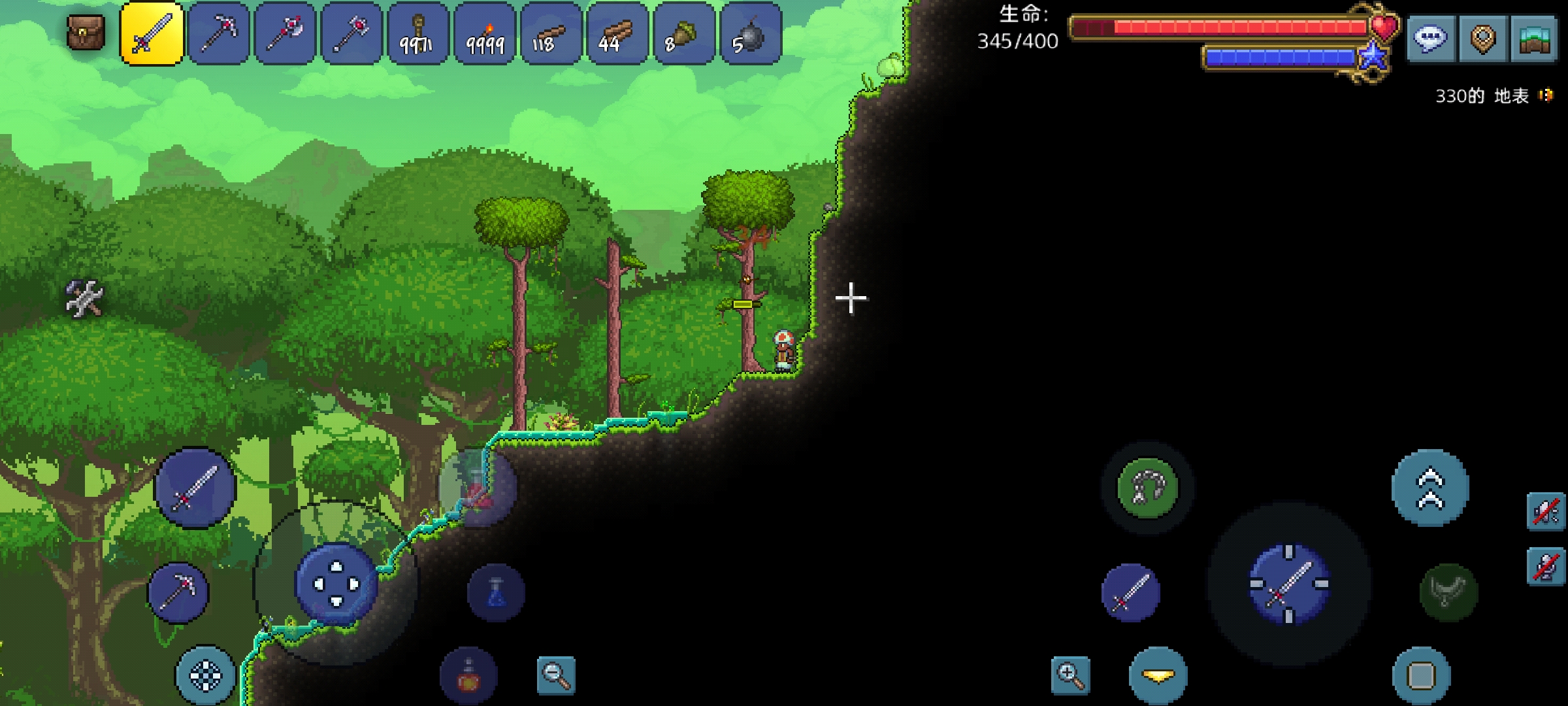
Task: Choose the pickaxe in the hotbar
Action: pos(219,34)
